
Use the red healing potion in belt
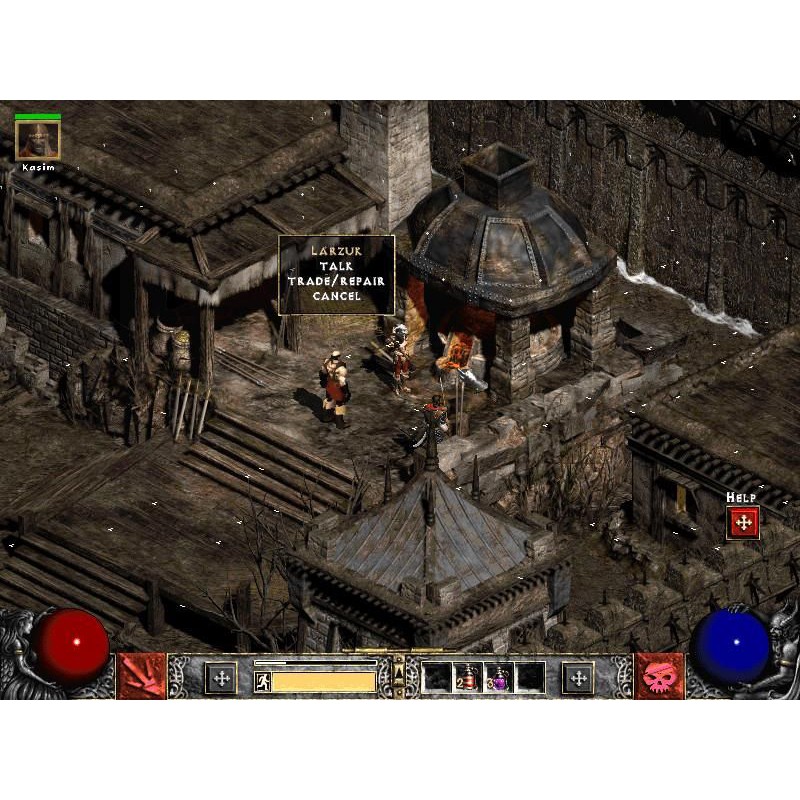pyautogui.click(x=467, y=677)
